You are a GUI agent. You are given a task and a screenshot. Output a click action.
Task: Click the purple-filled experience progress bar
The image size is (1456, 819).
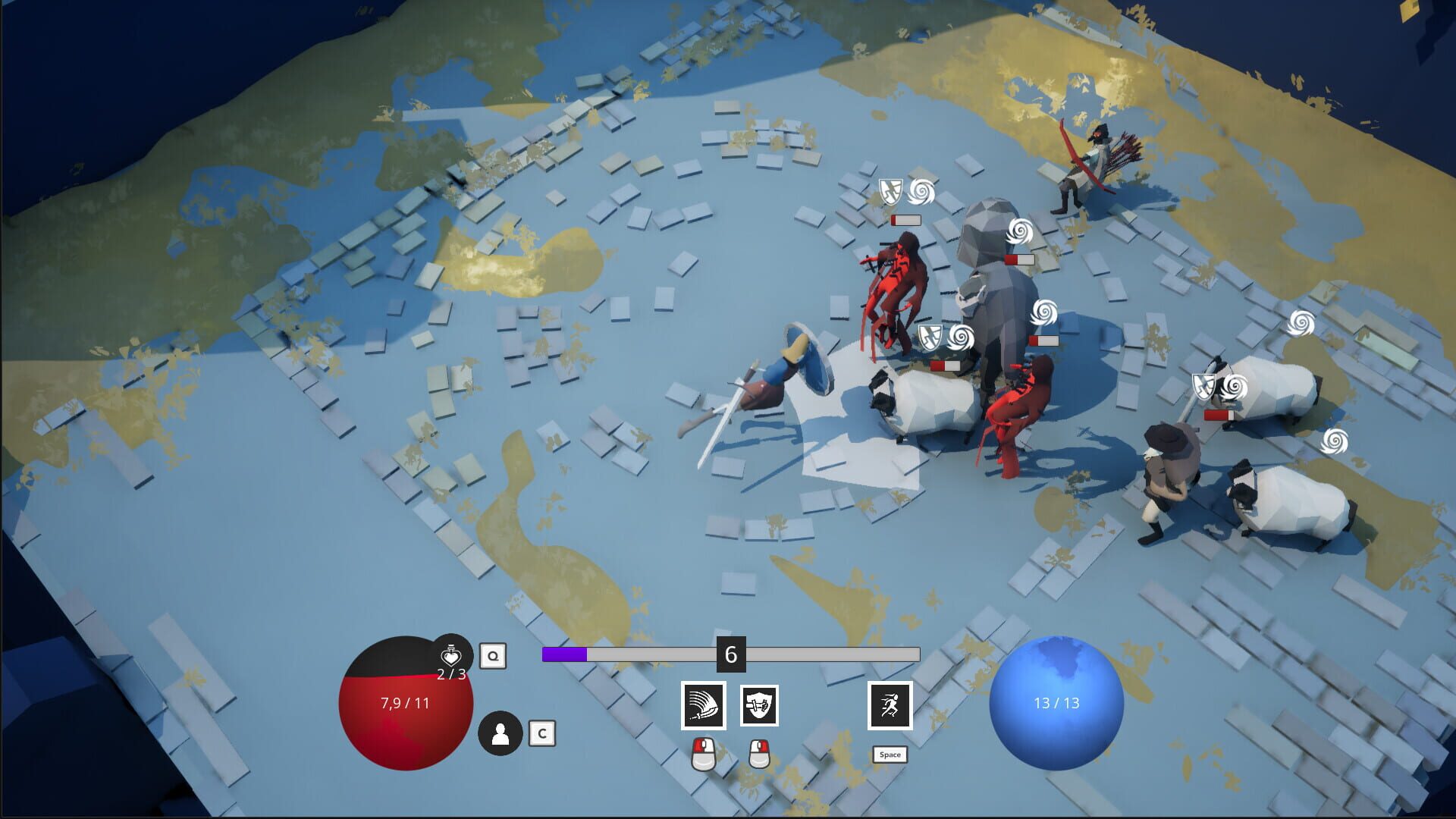point(565,653)
